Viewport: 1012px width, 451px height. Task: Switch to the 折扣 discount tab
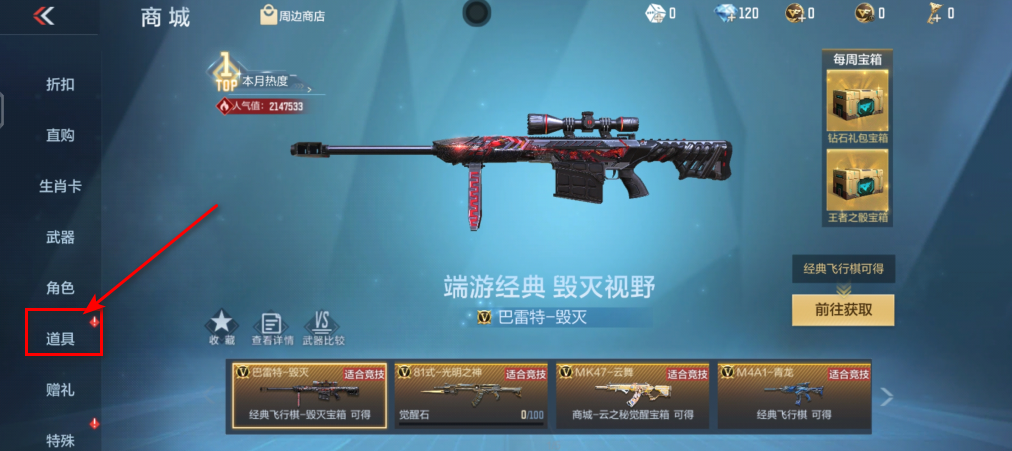(x=60, y=84)
